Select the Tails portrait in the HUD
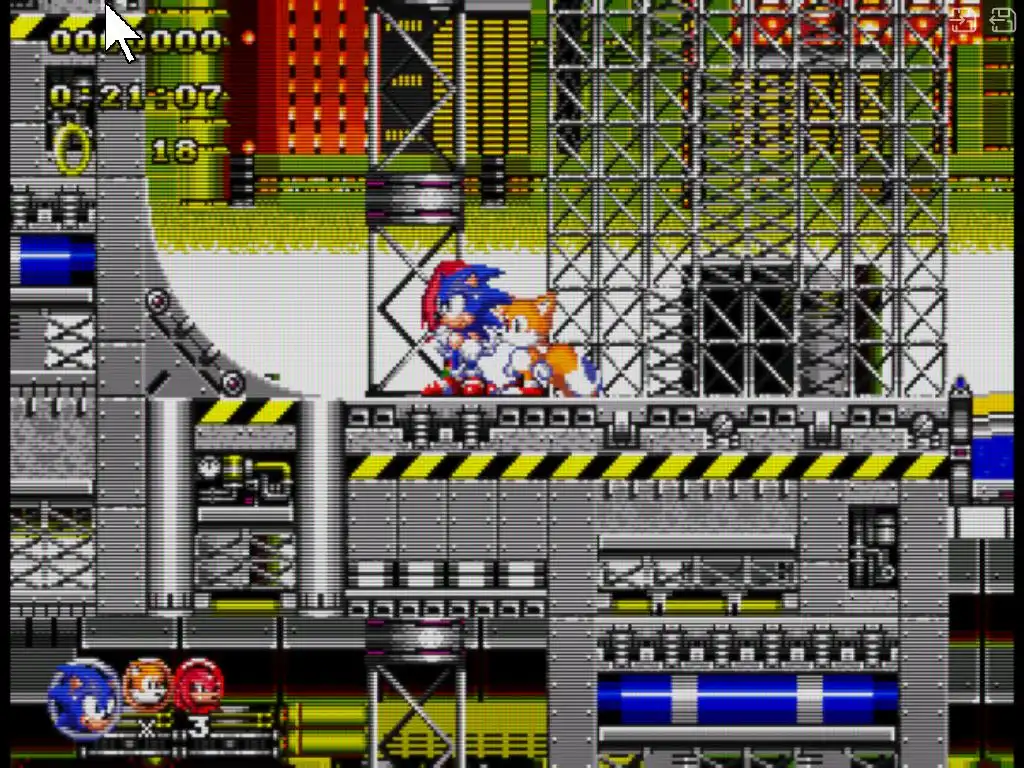 [147, 684]
